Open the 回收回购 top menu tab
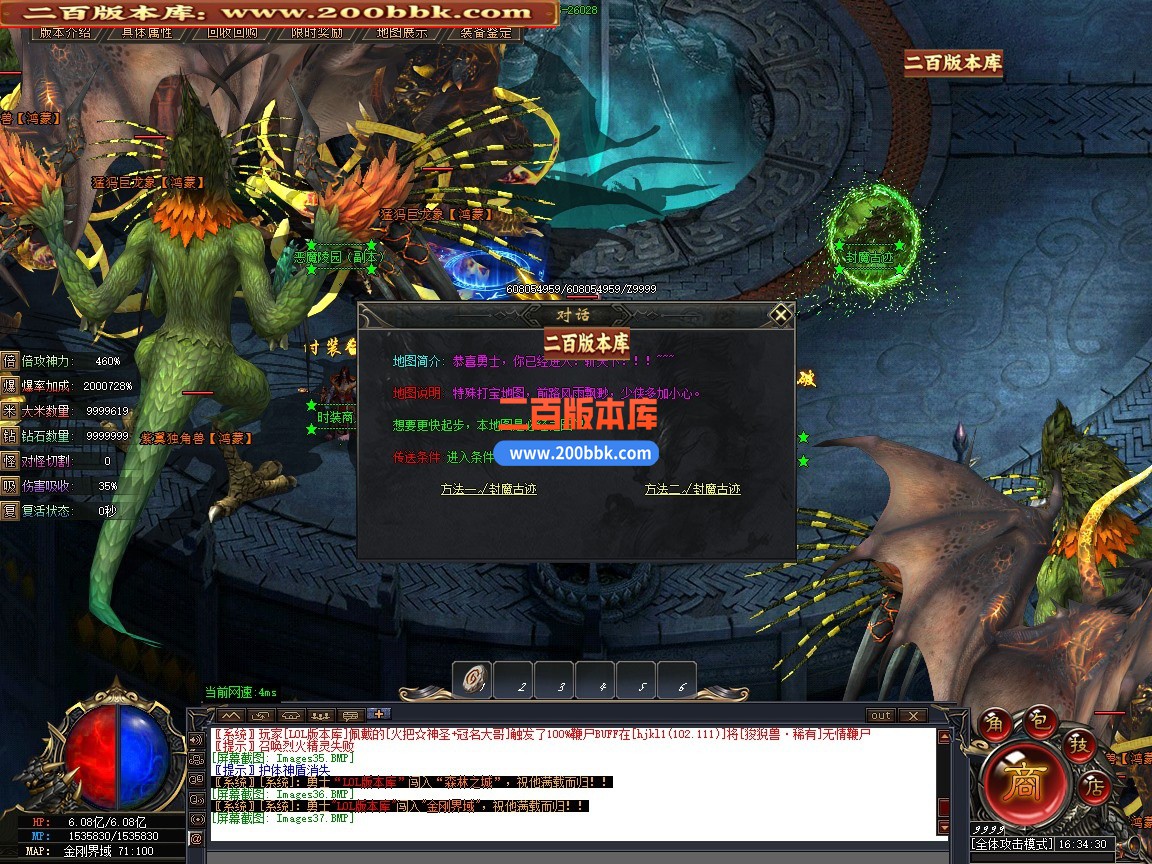Viewport: 1152px width, 864px height. pyautogui.click(x=232, y=32)
